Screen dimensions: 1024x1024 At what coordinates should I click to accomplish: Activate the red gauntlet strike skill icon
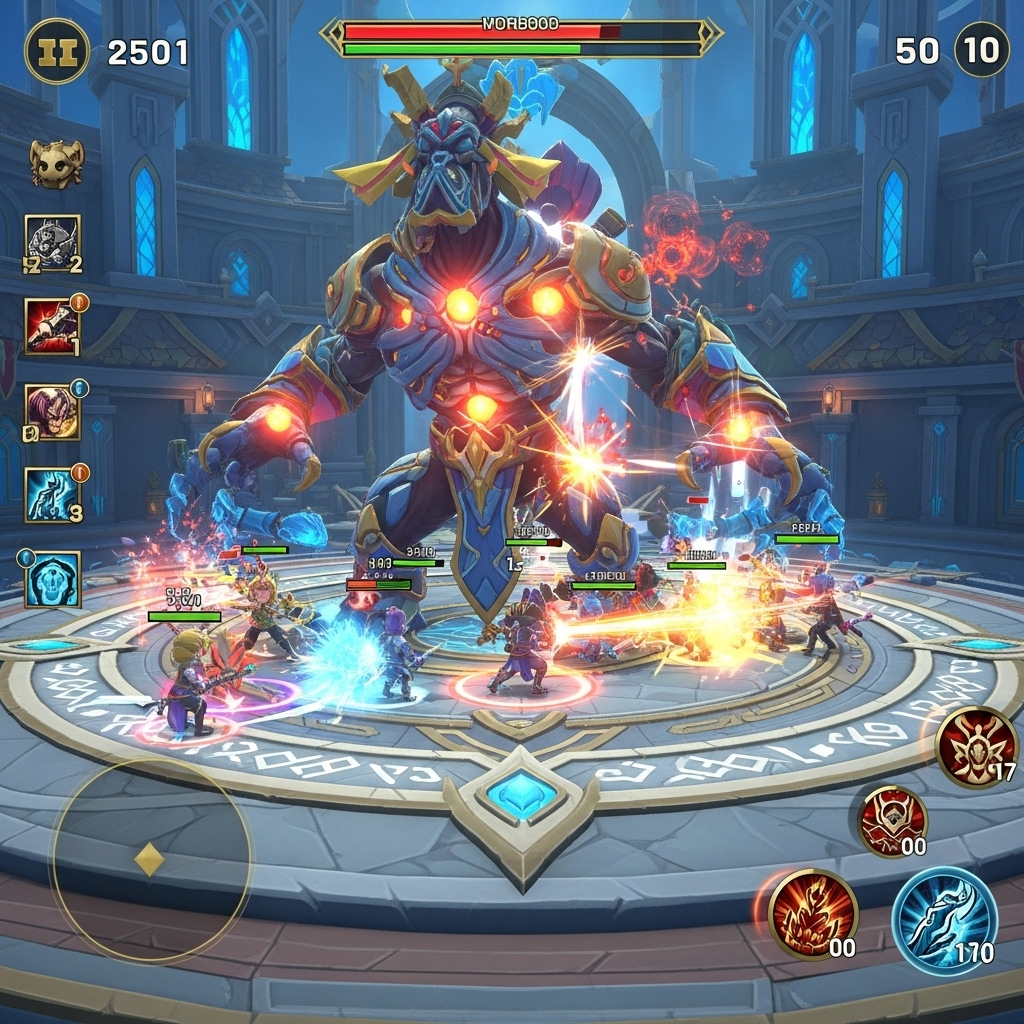click(x=52, y=326)
